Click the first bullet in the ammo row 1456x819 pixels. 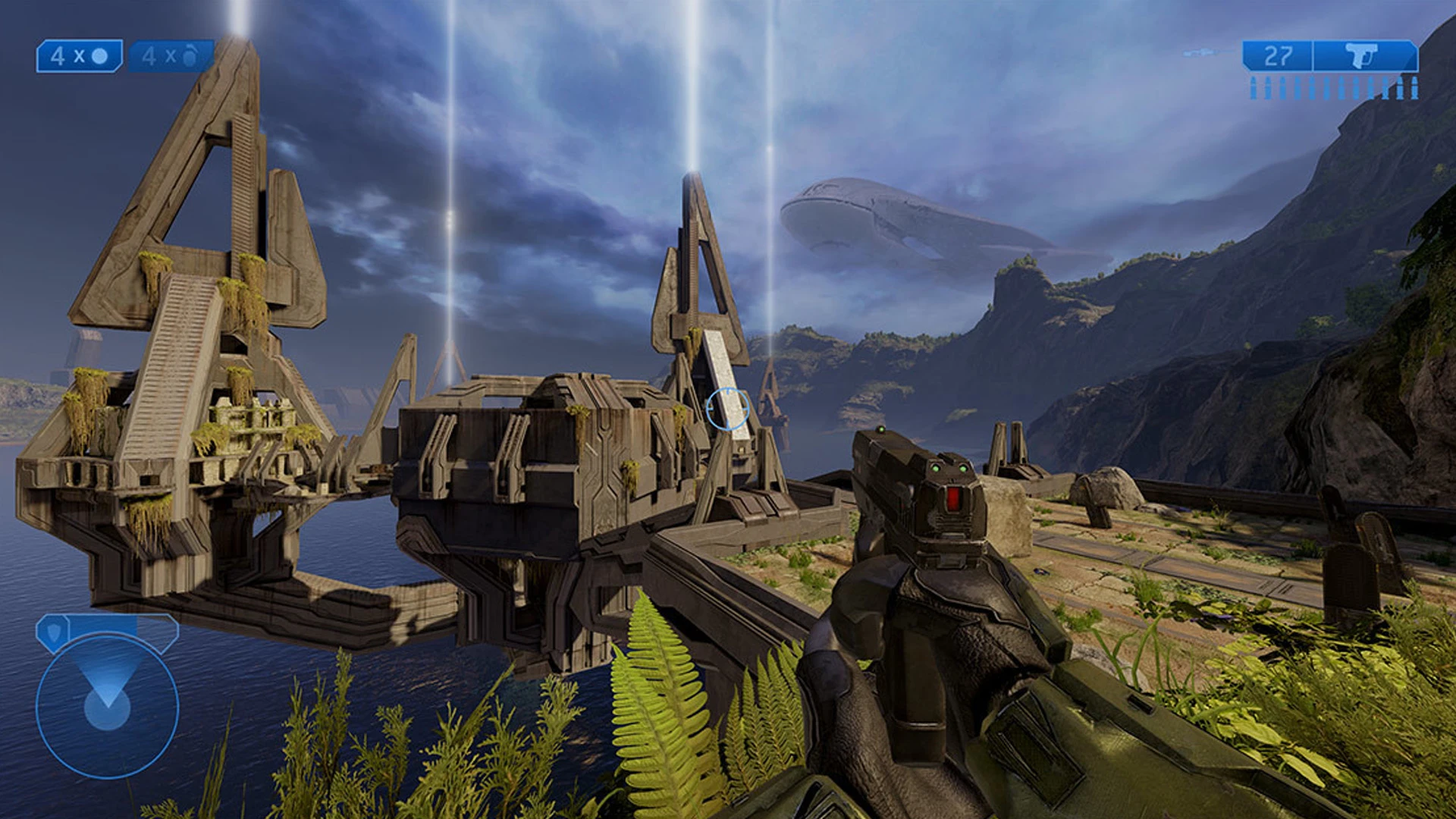pyautogui.click(x=1254, y=87)
